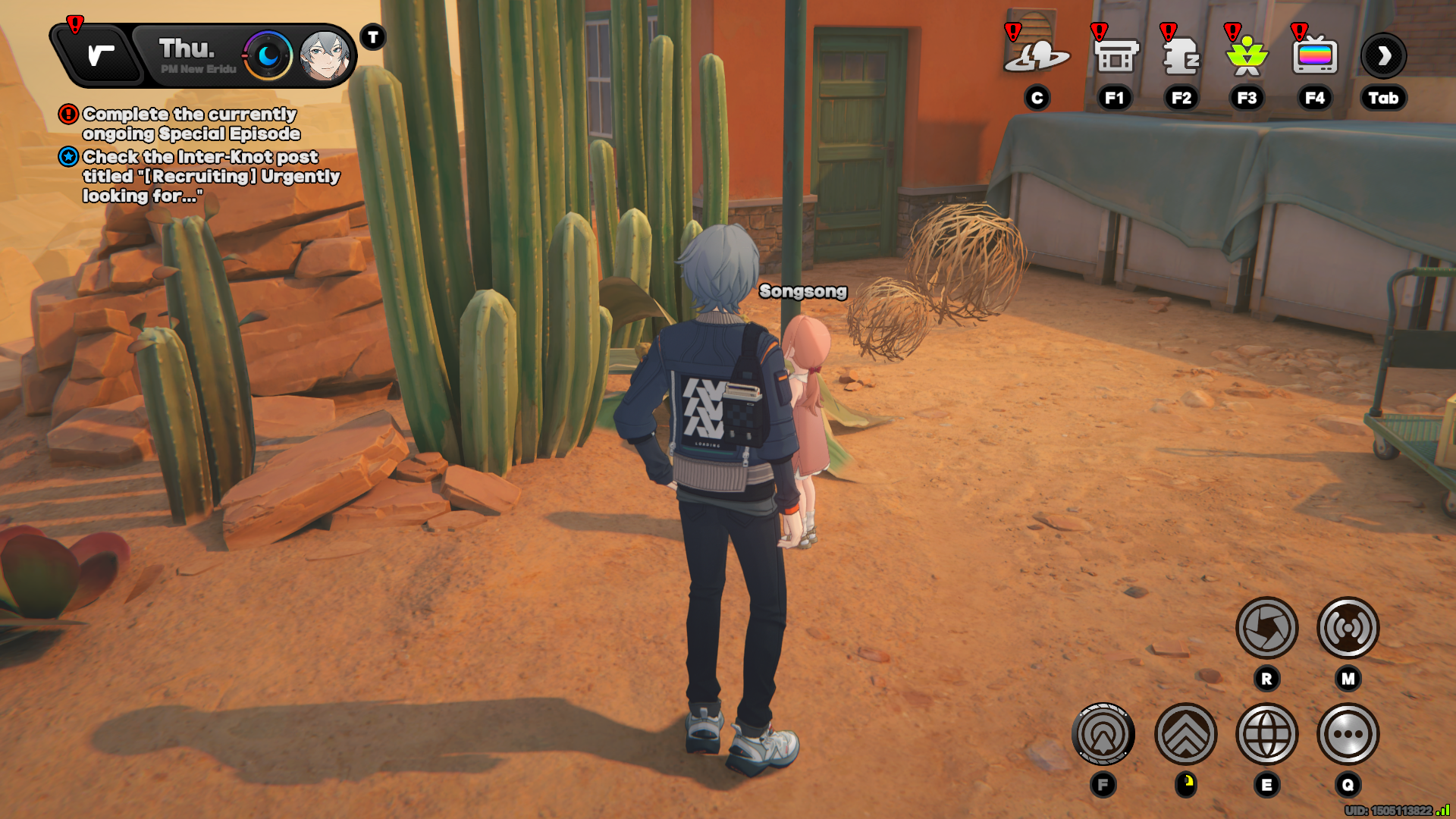Image resolution: width=1456 pixels, height=819 pixels.
Task: Select the Special Episode quest objective
Action: [190, 124]
